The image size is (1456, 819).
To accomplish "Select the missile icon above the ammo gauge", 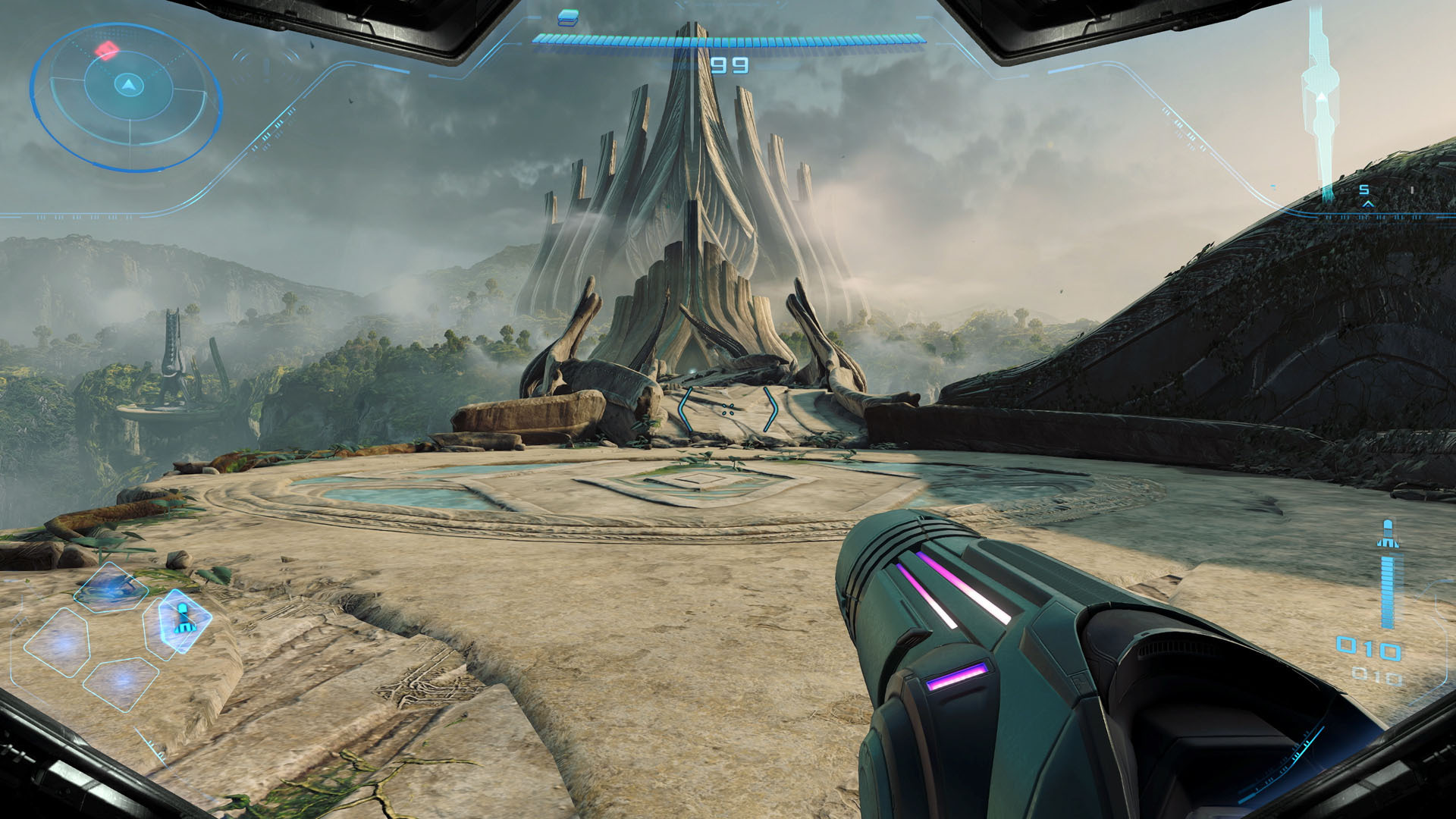I will 1389,531.
